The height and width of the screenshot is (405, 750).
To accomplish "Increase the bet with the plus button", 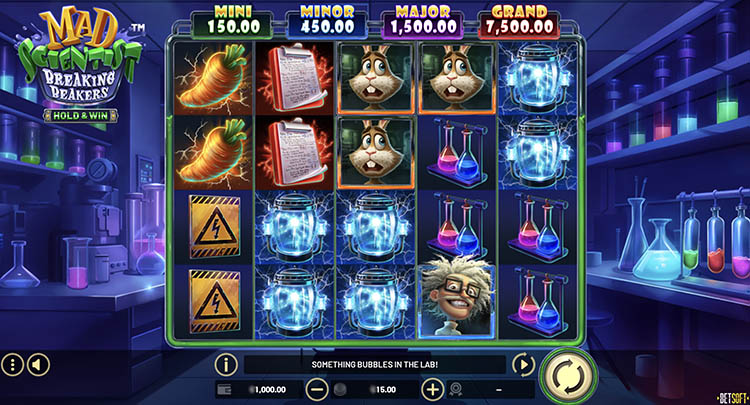I will click(x=432, y=389).
